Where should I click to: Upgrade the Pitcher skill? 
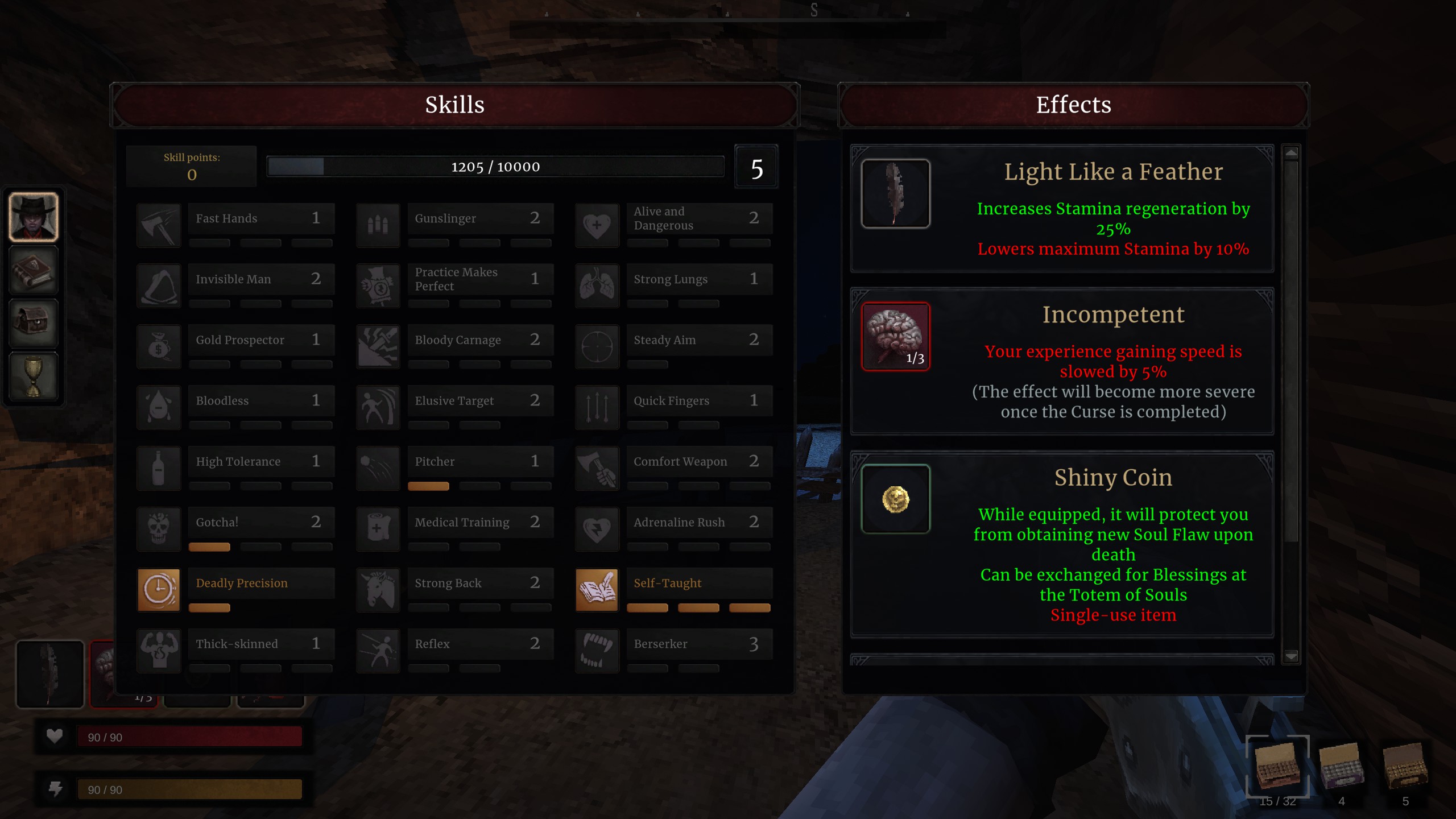click(x=480, y=462)
